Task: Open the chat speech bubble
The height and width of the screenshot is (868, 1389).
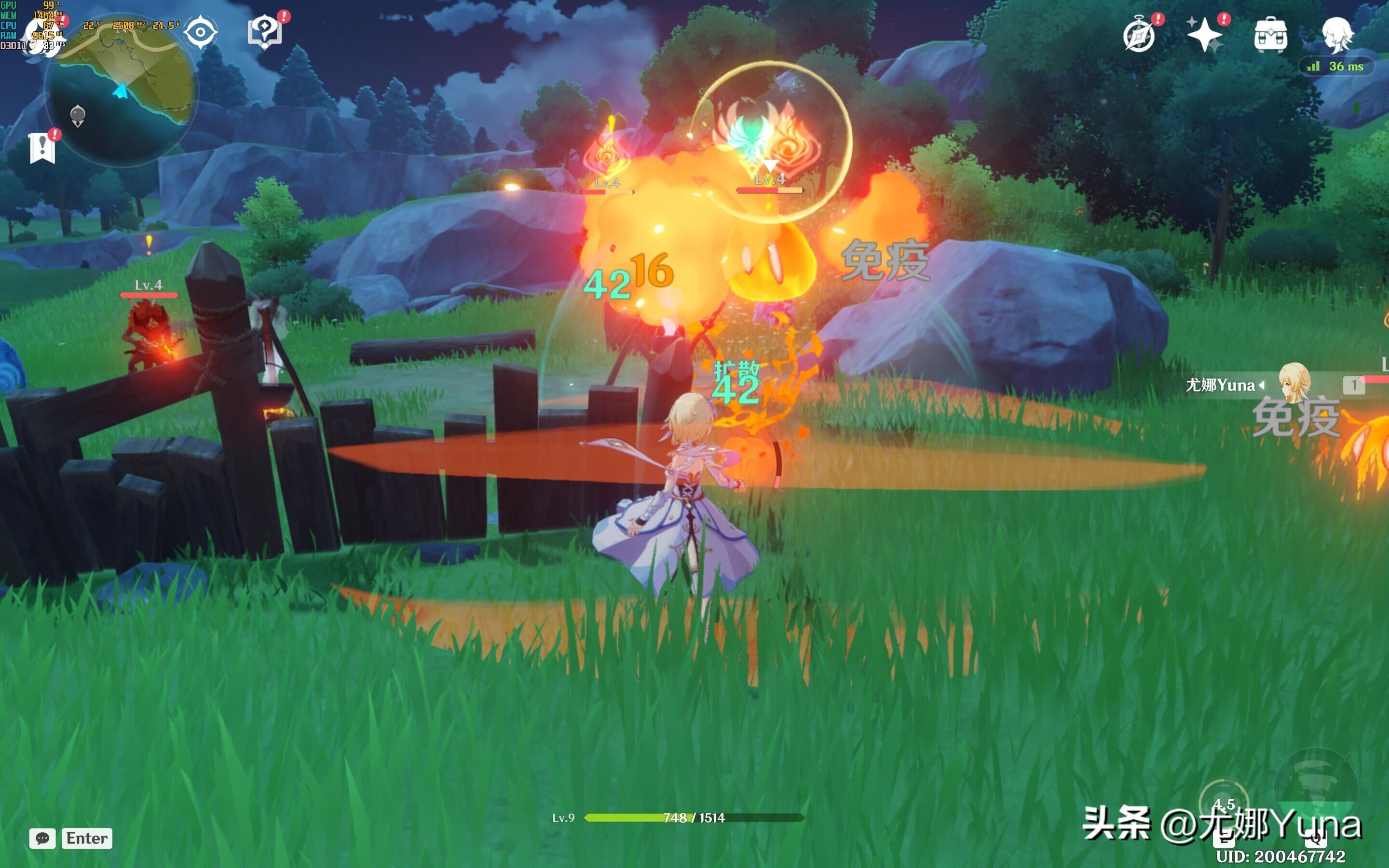Action: tap(42, 838)
